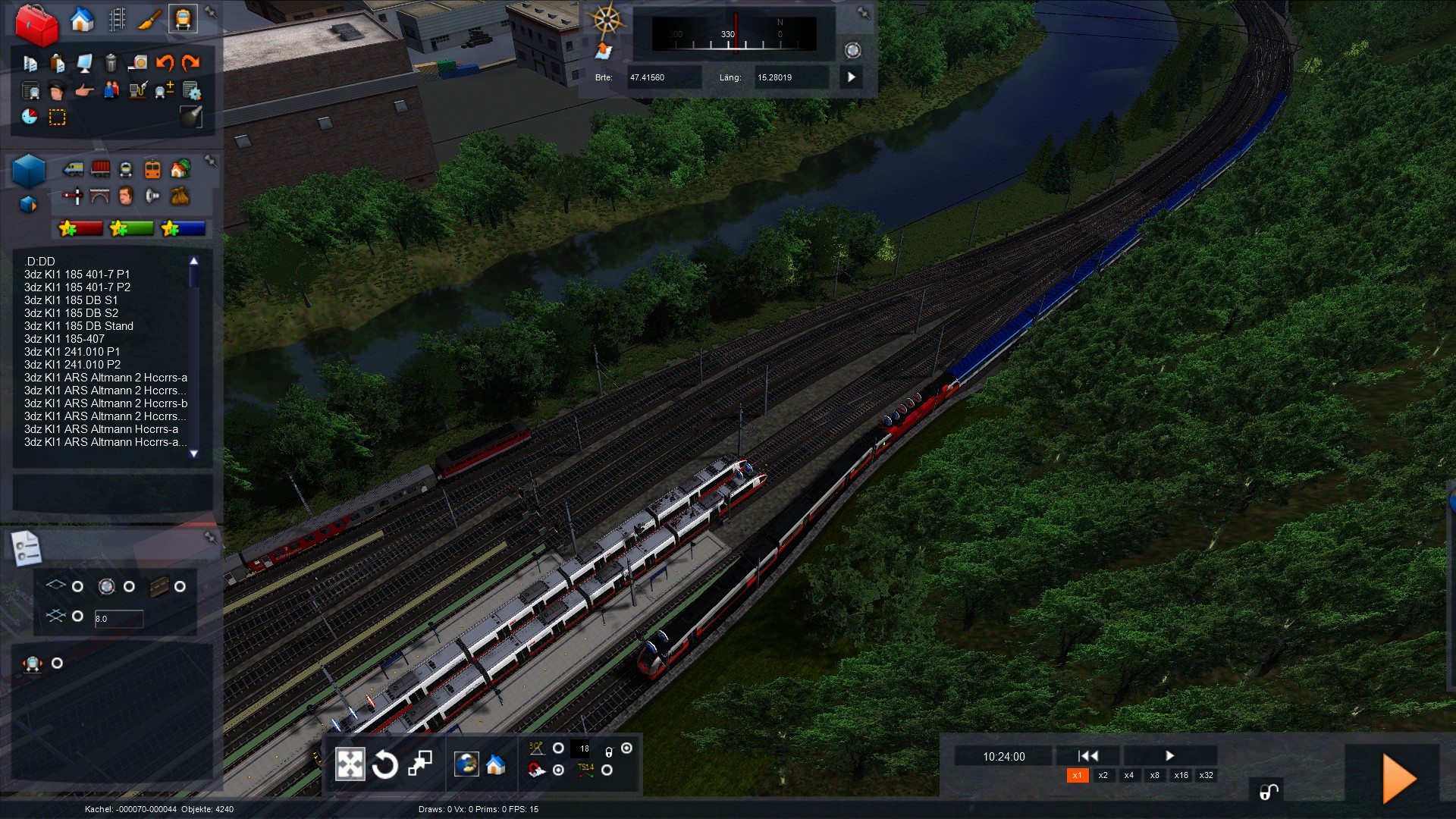Switch to the track ladder tool tab

tap(117, 20)
